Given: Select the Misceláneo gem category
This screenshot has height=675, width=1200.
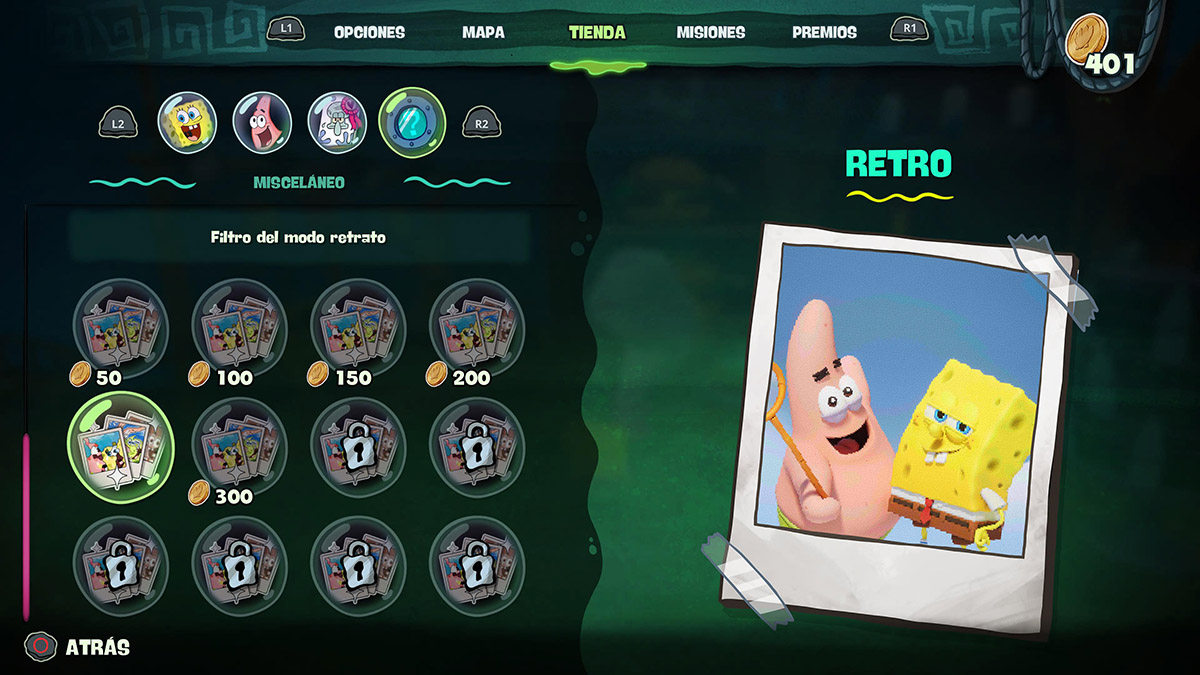Looking at the screenshot, I should click(x=412, y=123).
